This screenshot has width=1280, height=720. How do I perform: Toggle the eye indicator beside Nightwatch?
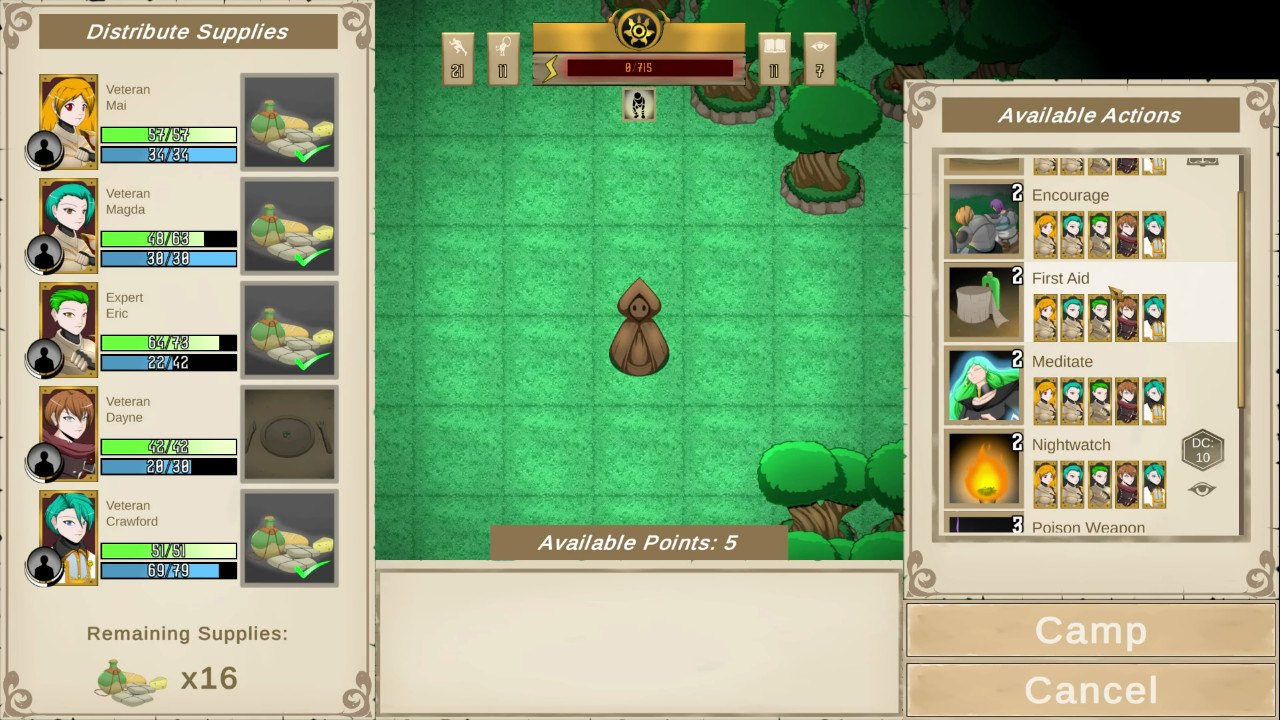(x=1202, y=487)
